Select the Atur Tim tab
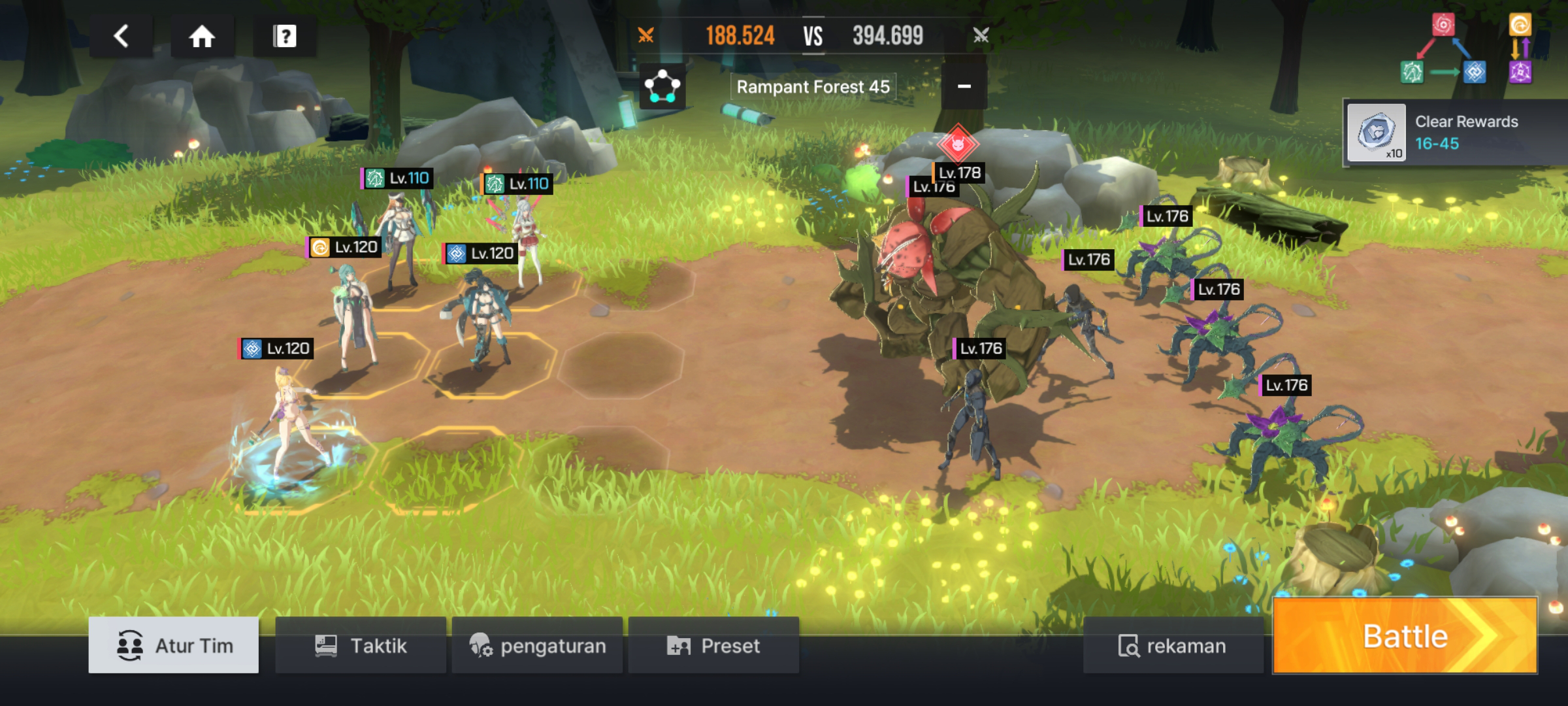The height and width of the screenshot is (706, 1568). tap(174, 645)
